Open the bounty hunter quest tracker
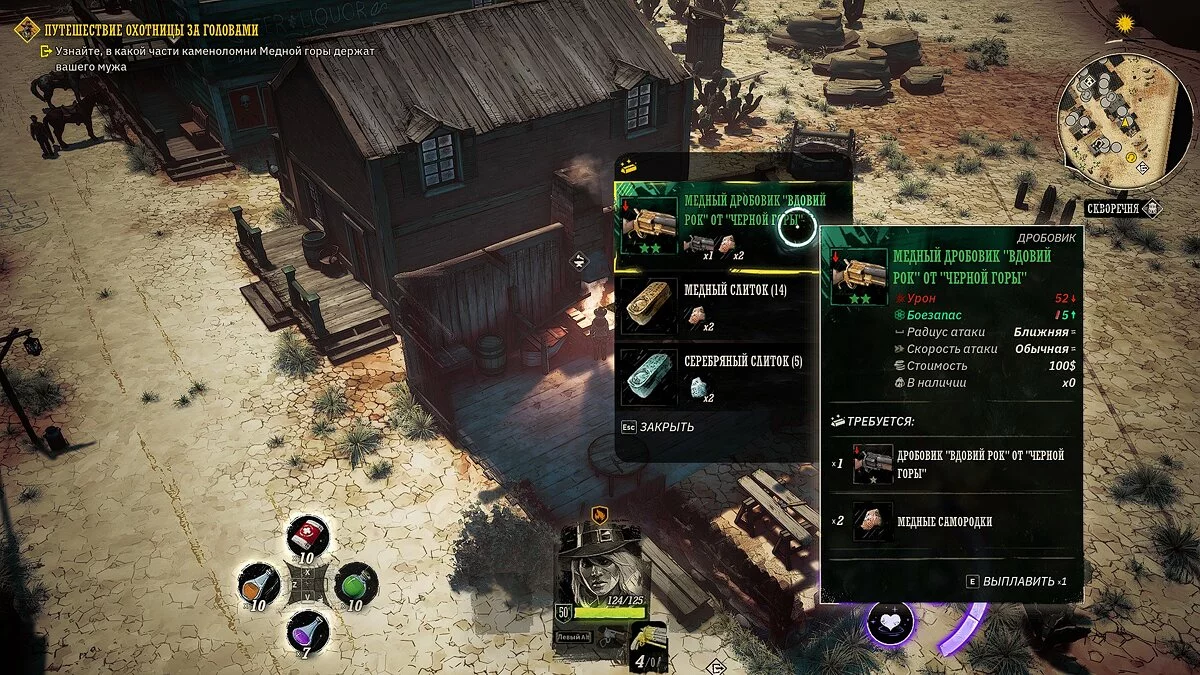The height and width of the screenshot is (675, 1200). pyautogui.click(x=150, y=30)
